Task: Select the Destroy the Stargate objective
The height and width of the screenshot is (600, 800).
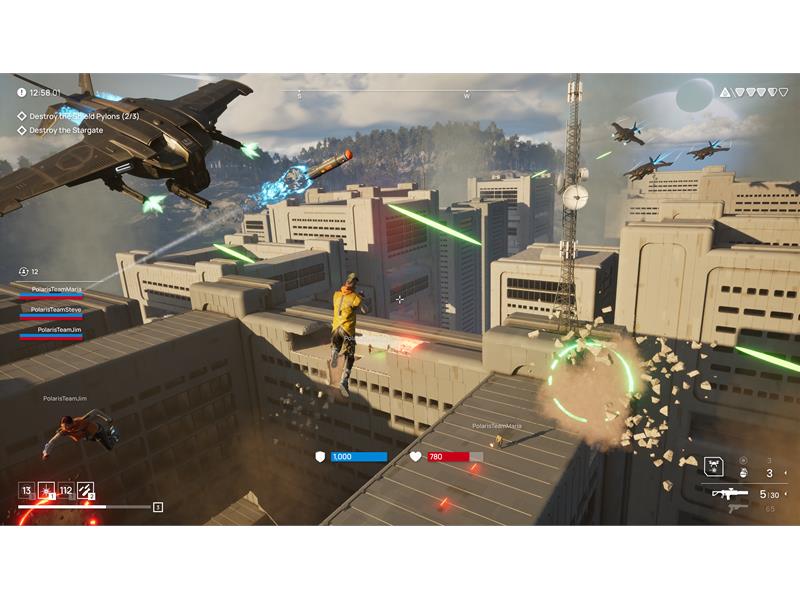Action: (65, 130)
